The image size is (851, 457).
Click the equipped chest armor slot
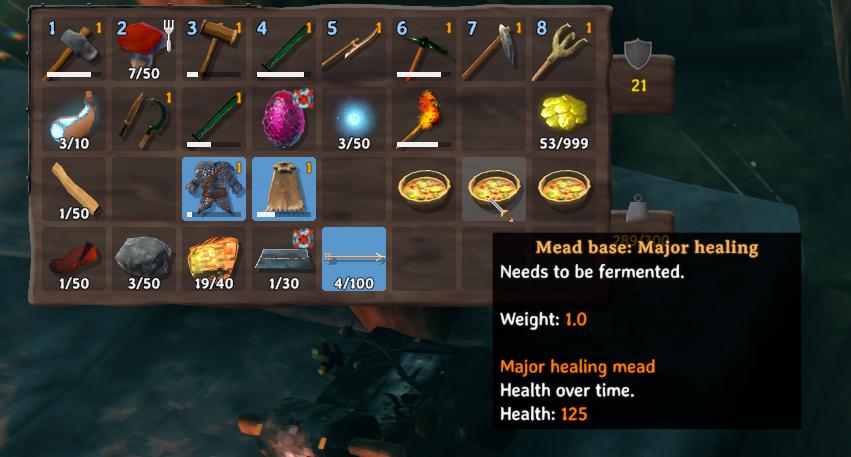click(214, 189)
